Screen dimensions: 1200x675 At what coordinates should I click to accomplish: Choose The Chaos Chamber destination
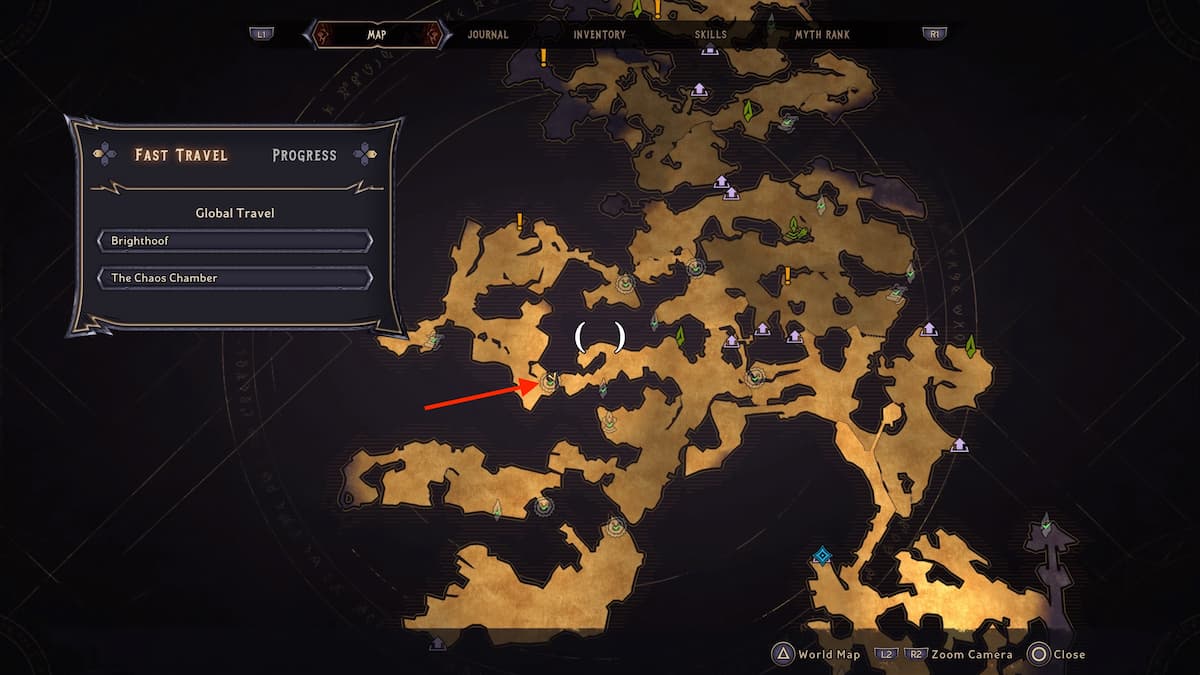235,278
